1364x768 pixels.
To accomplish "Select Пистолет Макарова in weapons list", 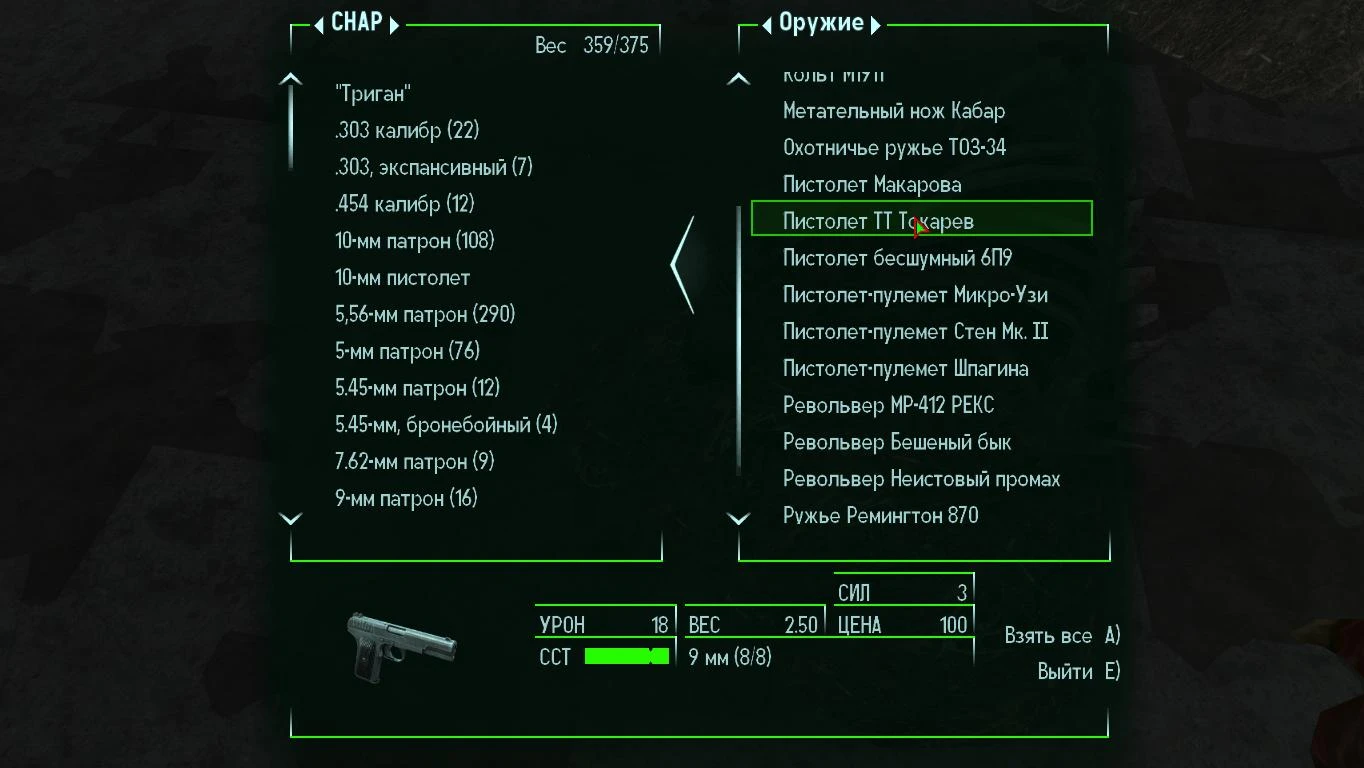I will click(872, 184).
